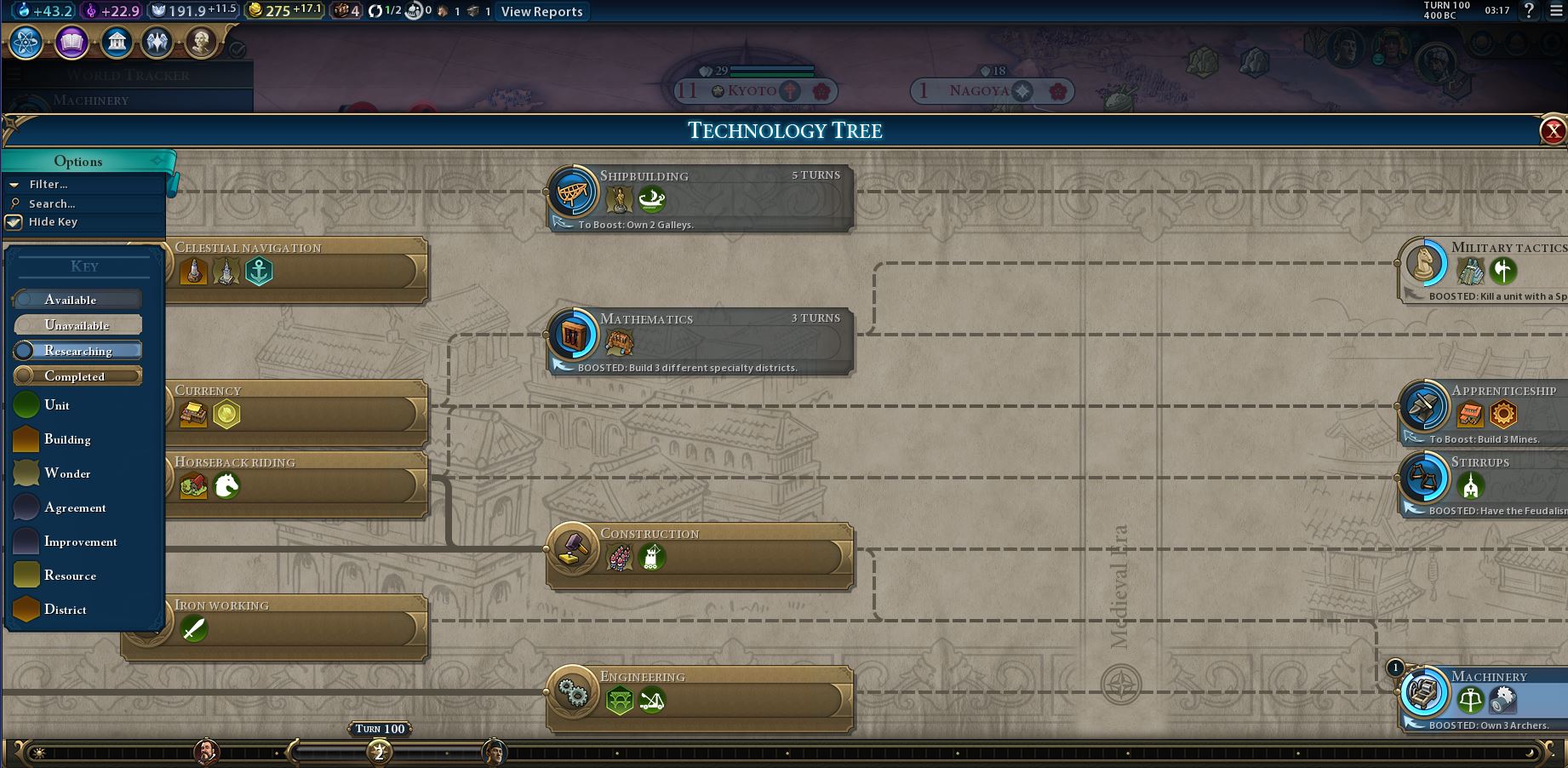Open the Filter dropdown

[x=49, y=184]
